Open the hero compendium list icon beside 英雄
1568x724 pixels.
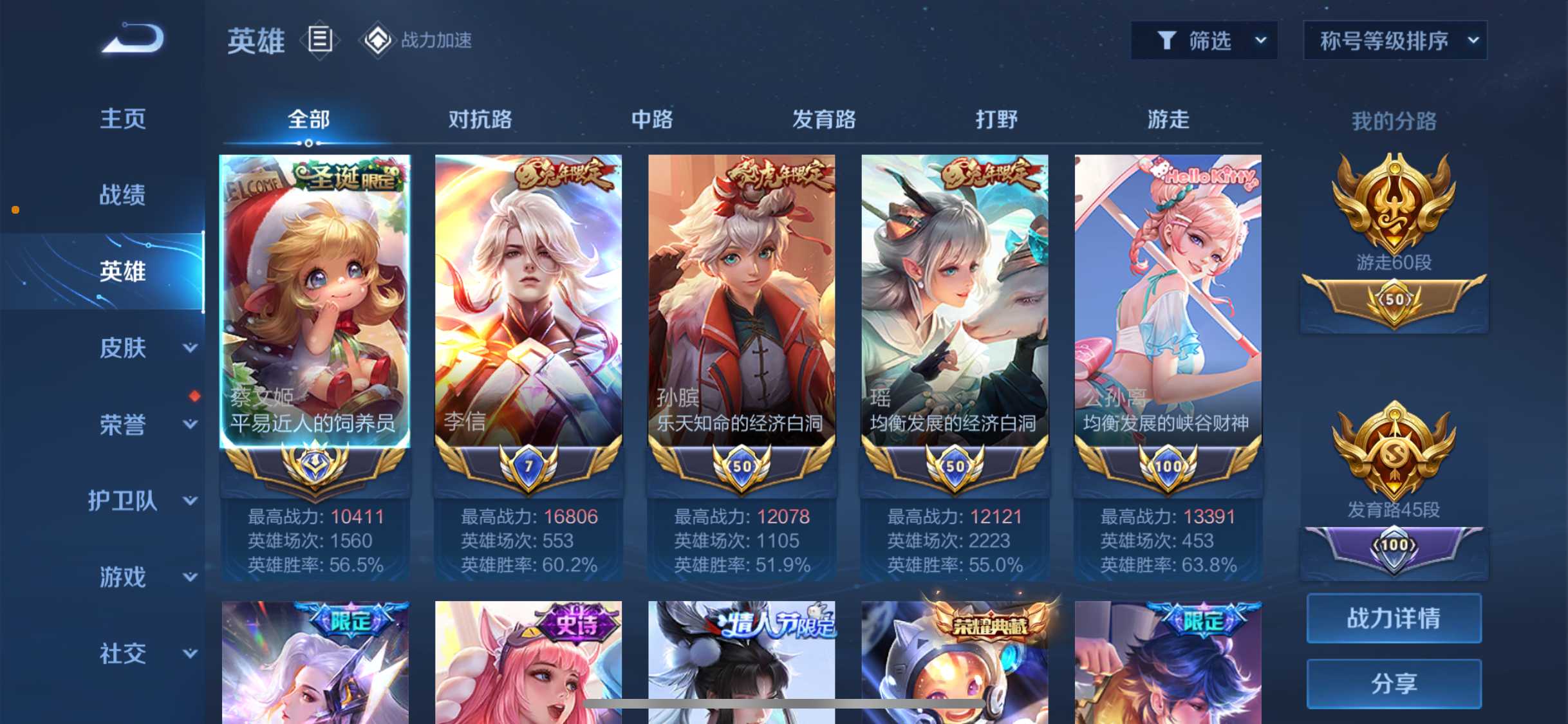pyautogui.click(x=320, y=40)
